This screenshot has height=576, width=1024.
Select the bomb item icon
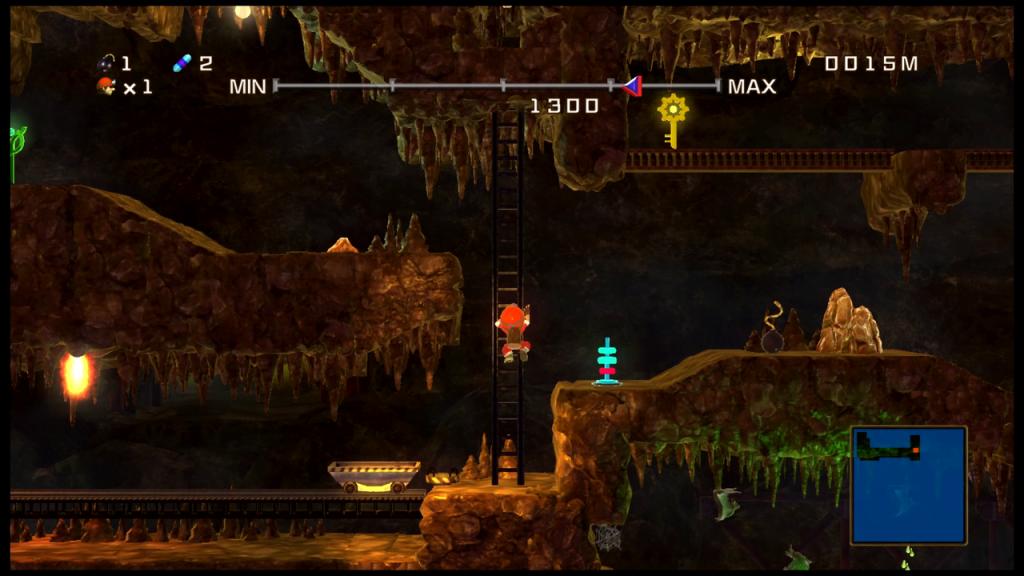tap(106, 64)
